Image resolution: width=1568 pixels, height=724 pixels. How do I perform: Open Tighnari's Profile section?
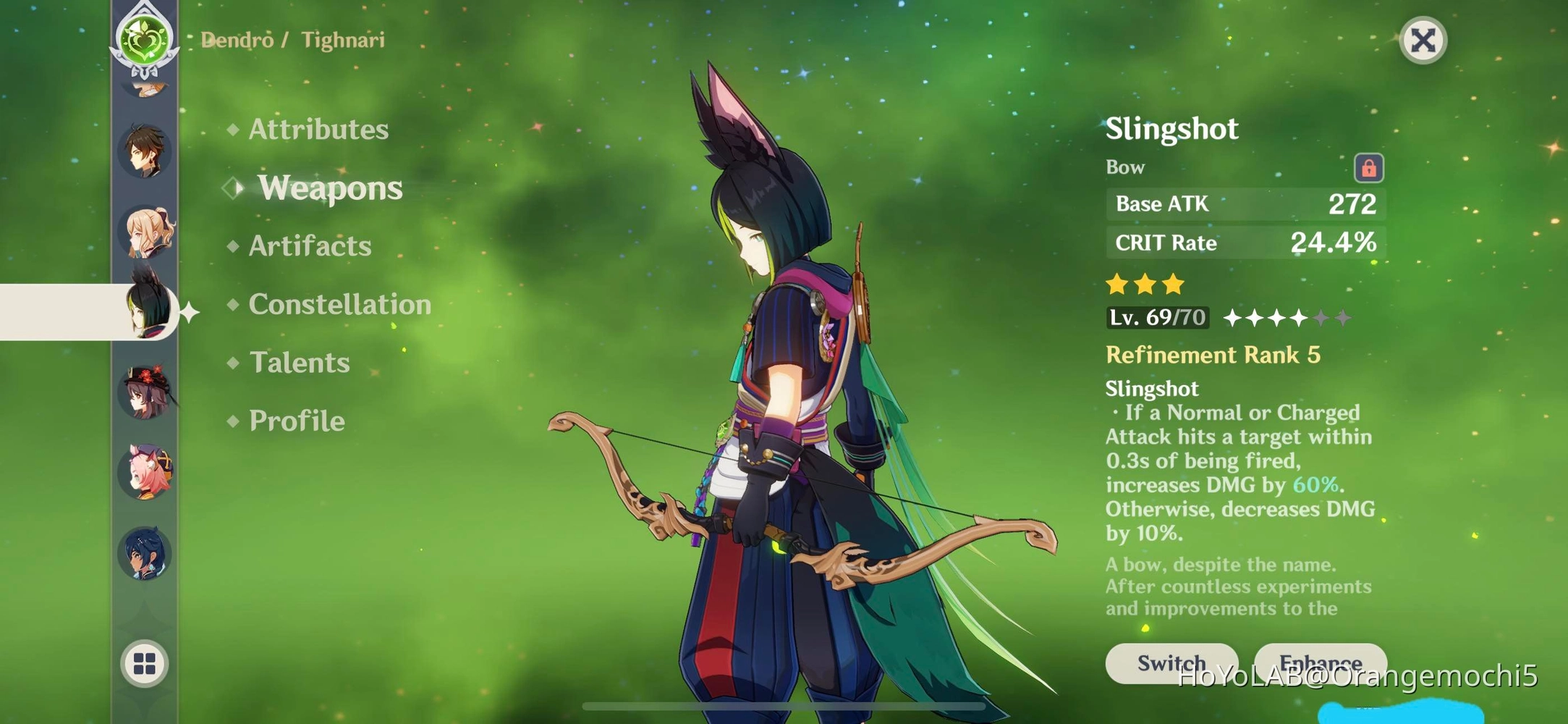click(x=296, y=420)
